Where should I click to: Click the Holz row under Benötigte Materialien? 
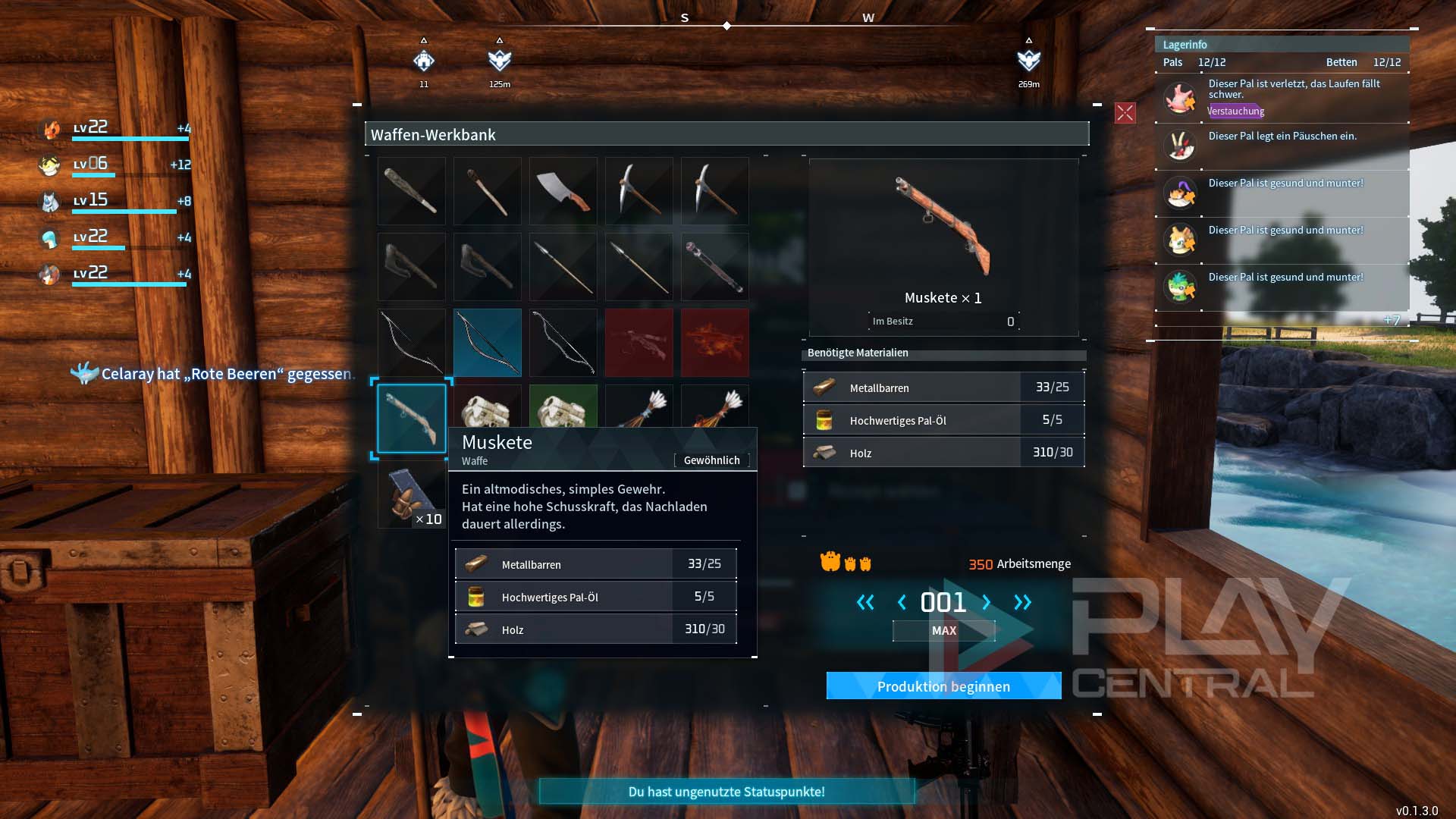pyautogui.click(x=943, y=453)
